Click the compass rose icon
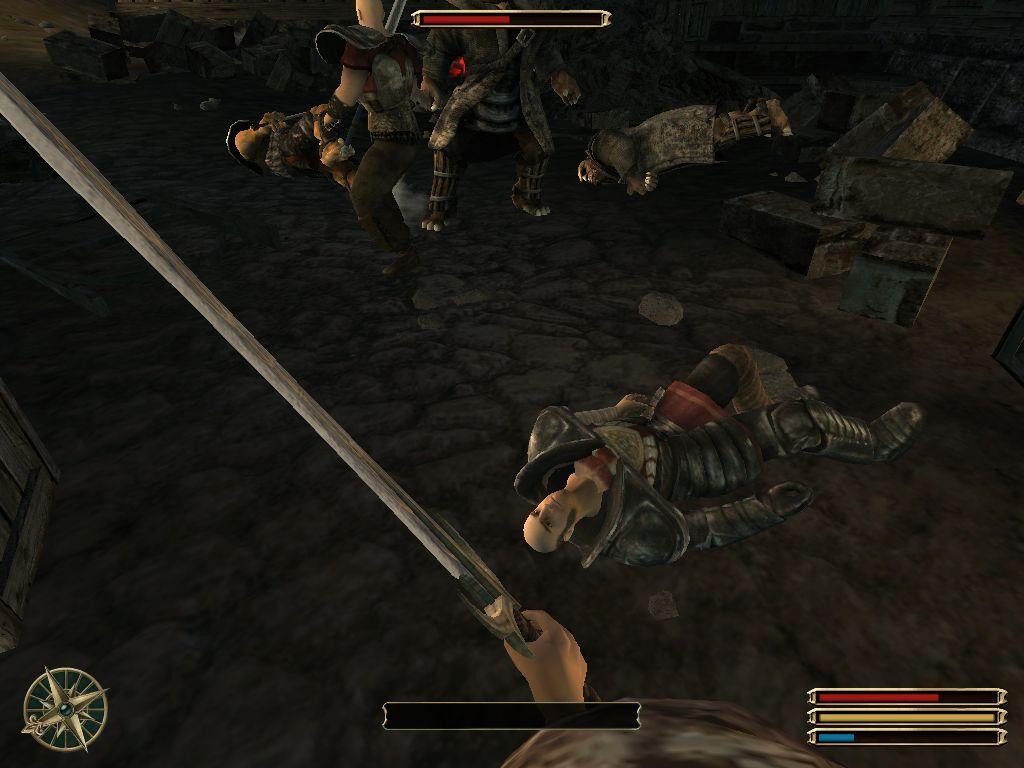Viewport: 1024px width, 768px height. (65, 708)
